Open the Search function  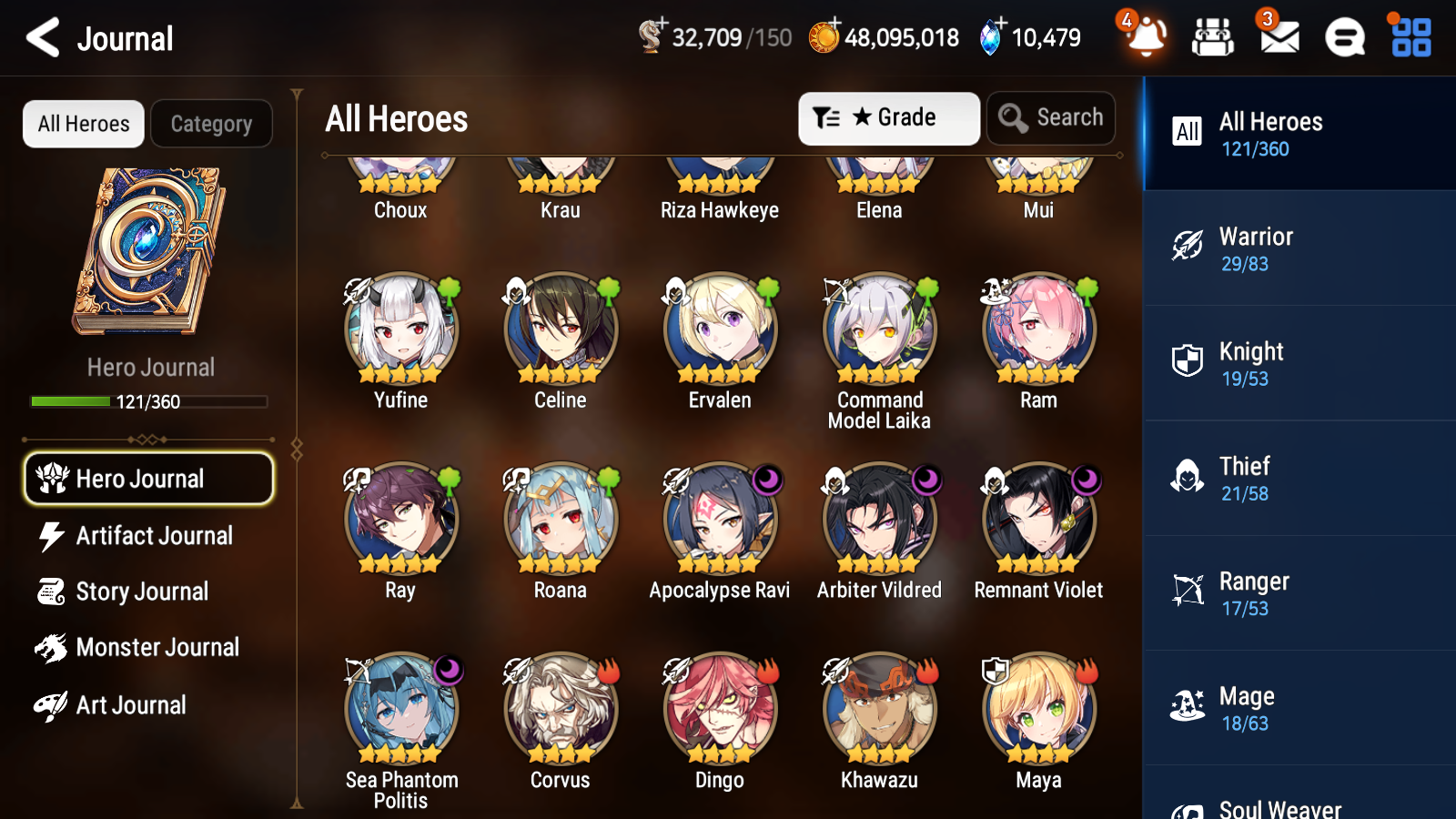tap(1051, 117)
